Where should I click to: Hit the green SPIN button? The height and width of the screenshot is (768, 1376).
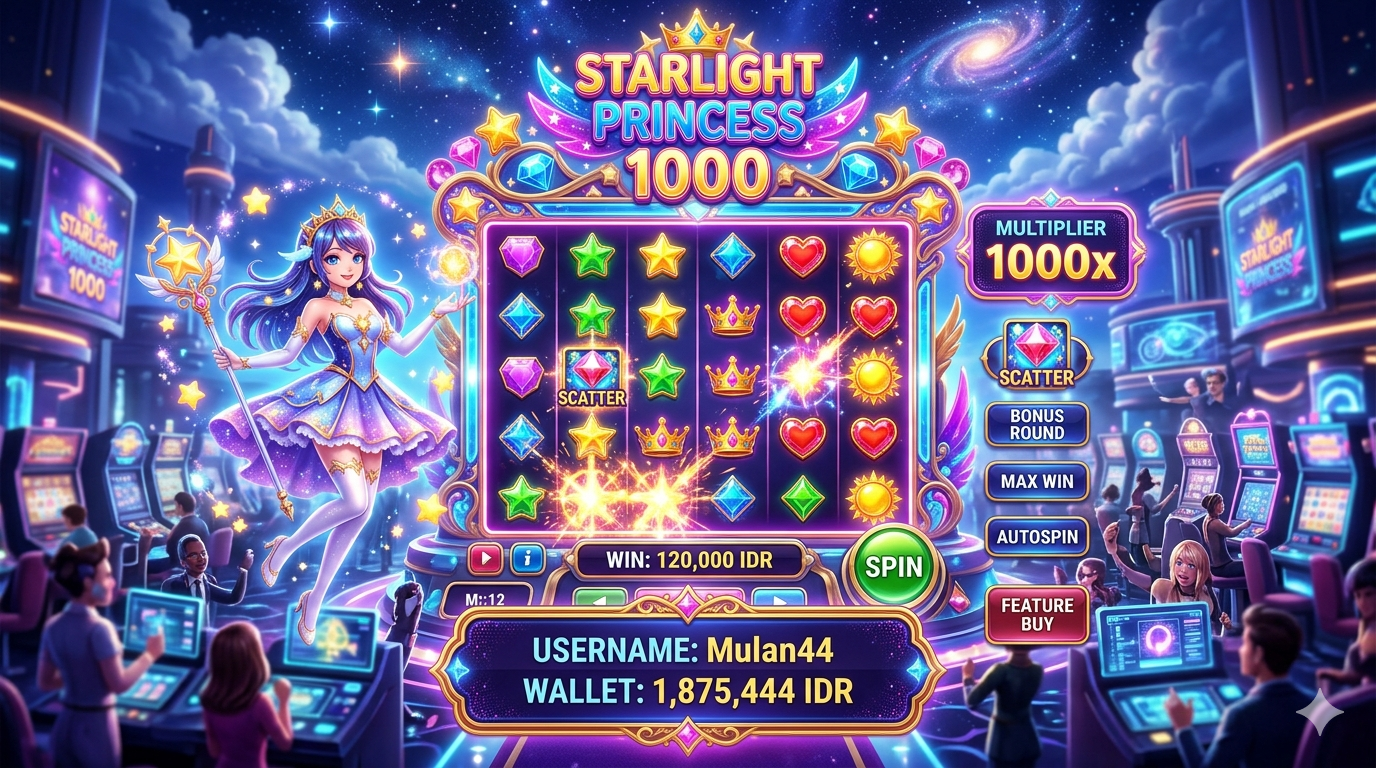893,567
